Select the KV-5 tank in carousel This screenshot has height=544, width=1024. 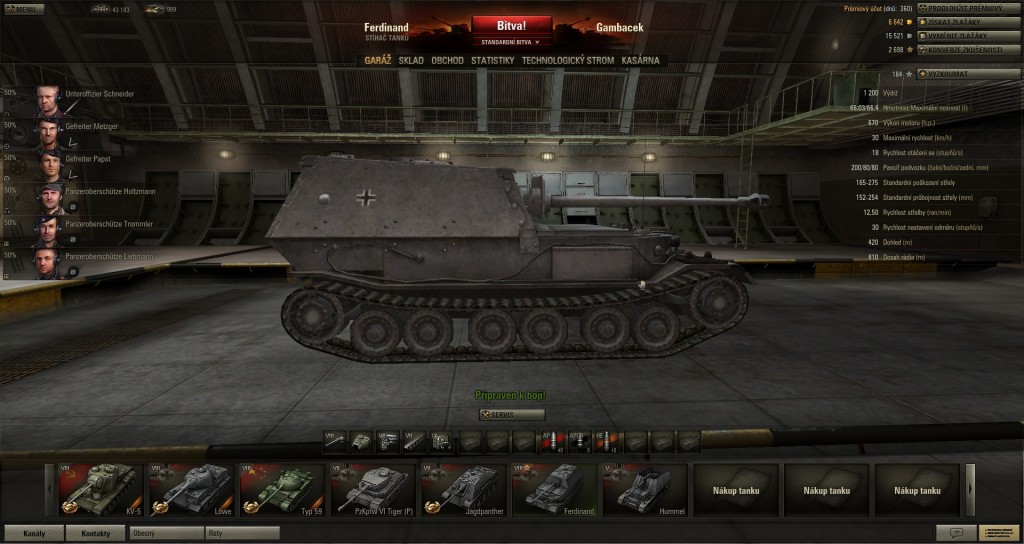coord(98,490)
